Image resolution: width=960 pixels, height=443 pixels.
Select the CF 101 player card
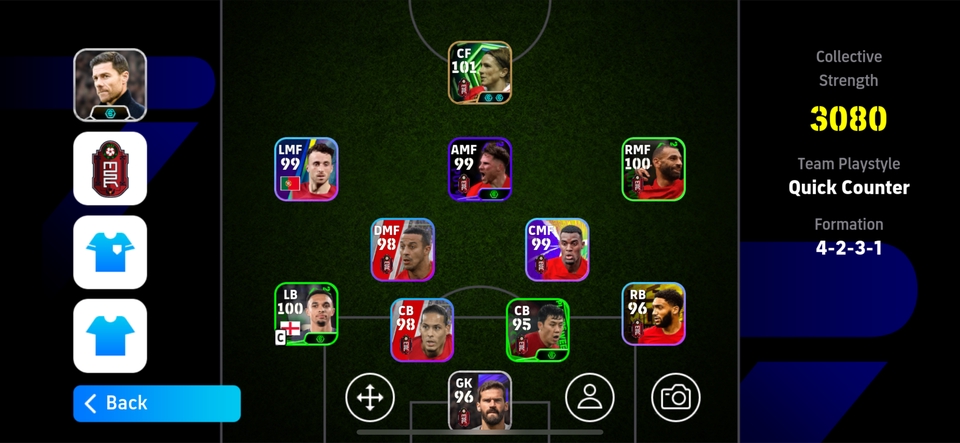click(480, 72)
